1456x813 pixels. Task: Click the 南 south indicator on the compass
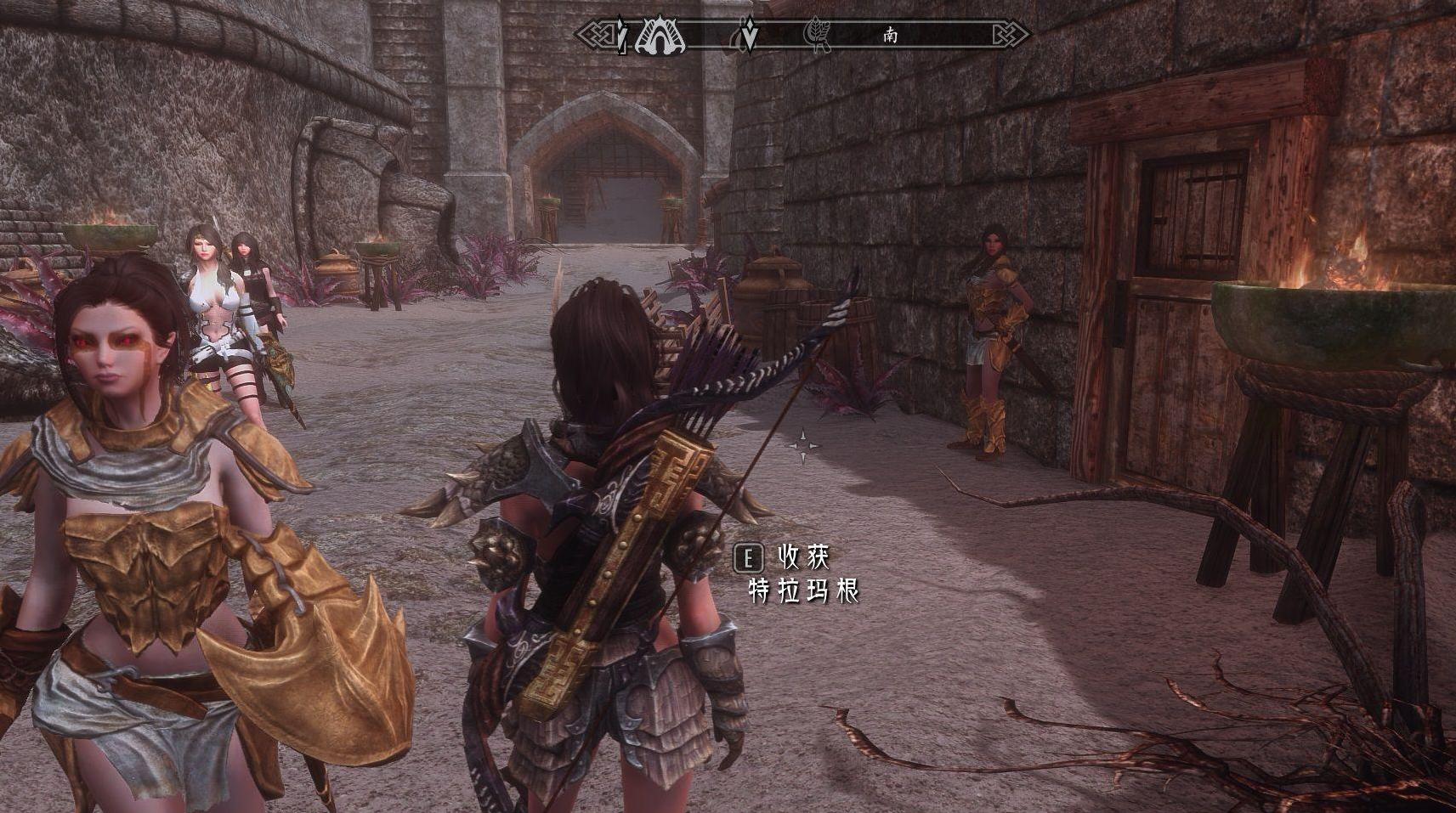[x=890, y=36]
